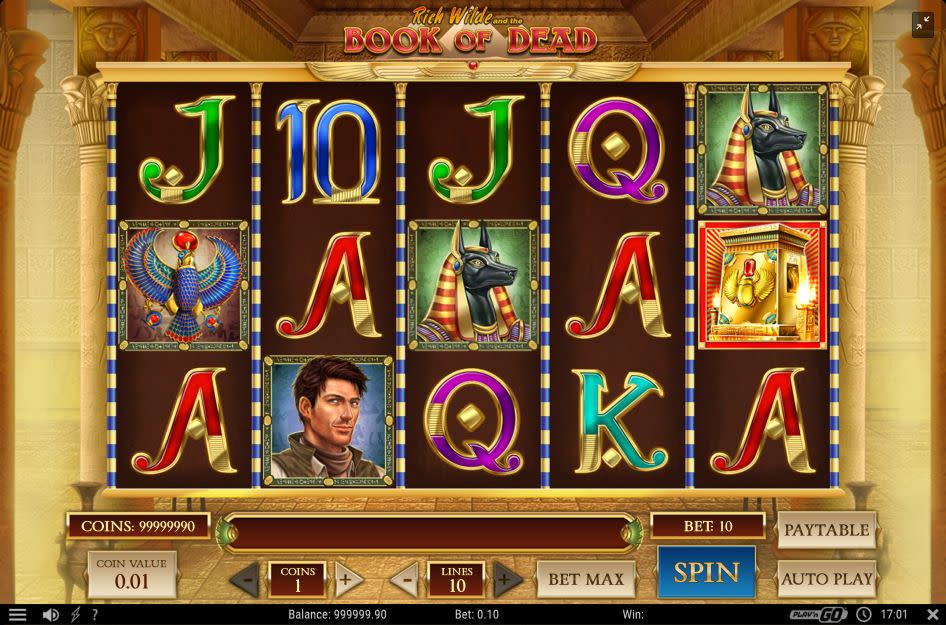Increase the number of lines
This screenshot has height=625, width=946.
coord(506,579)
